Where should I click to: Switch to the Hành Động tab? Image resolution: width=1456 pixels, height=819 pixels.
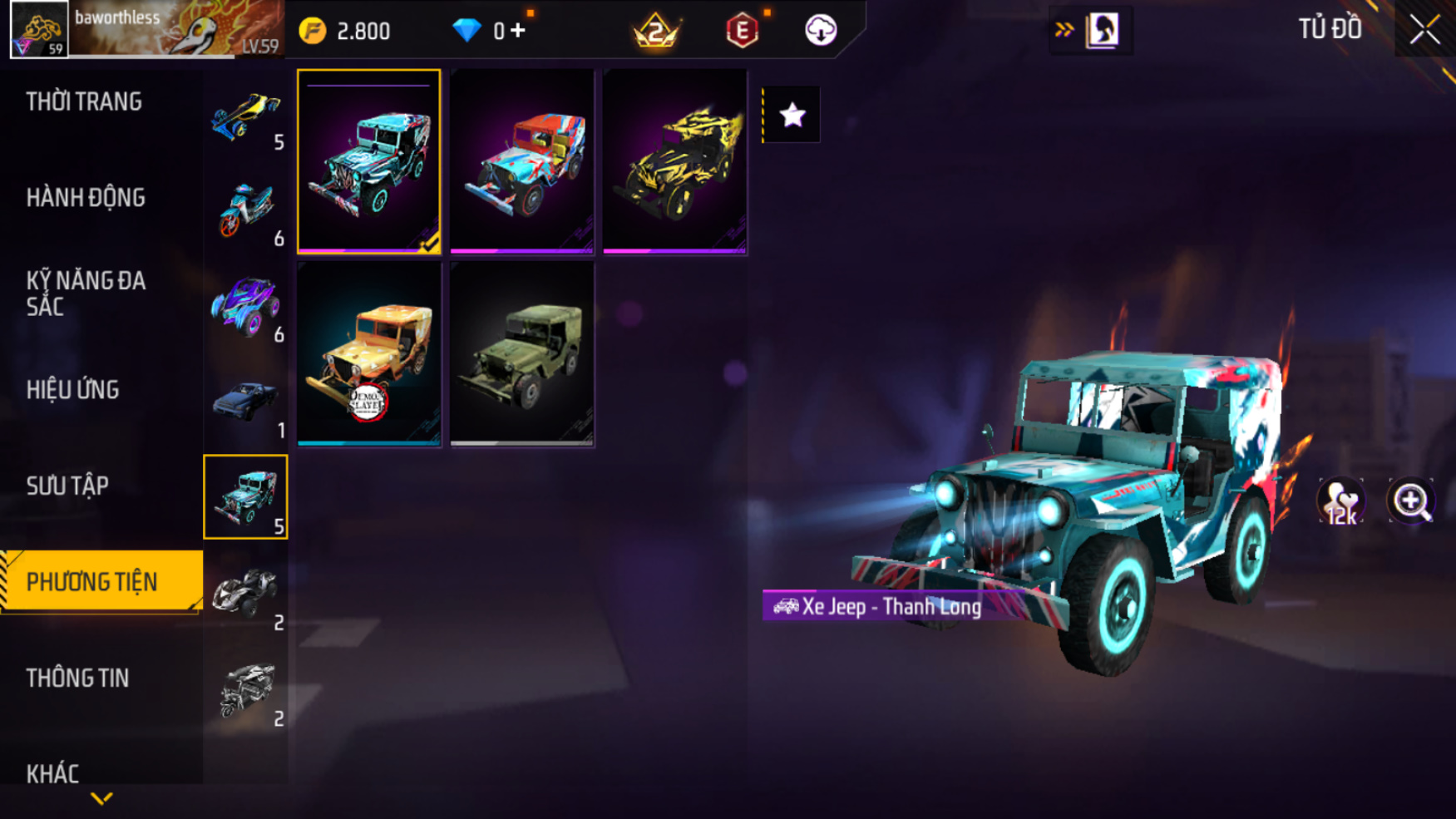(x=86, y=198)
